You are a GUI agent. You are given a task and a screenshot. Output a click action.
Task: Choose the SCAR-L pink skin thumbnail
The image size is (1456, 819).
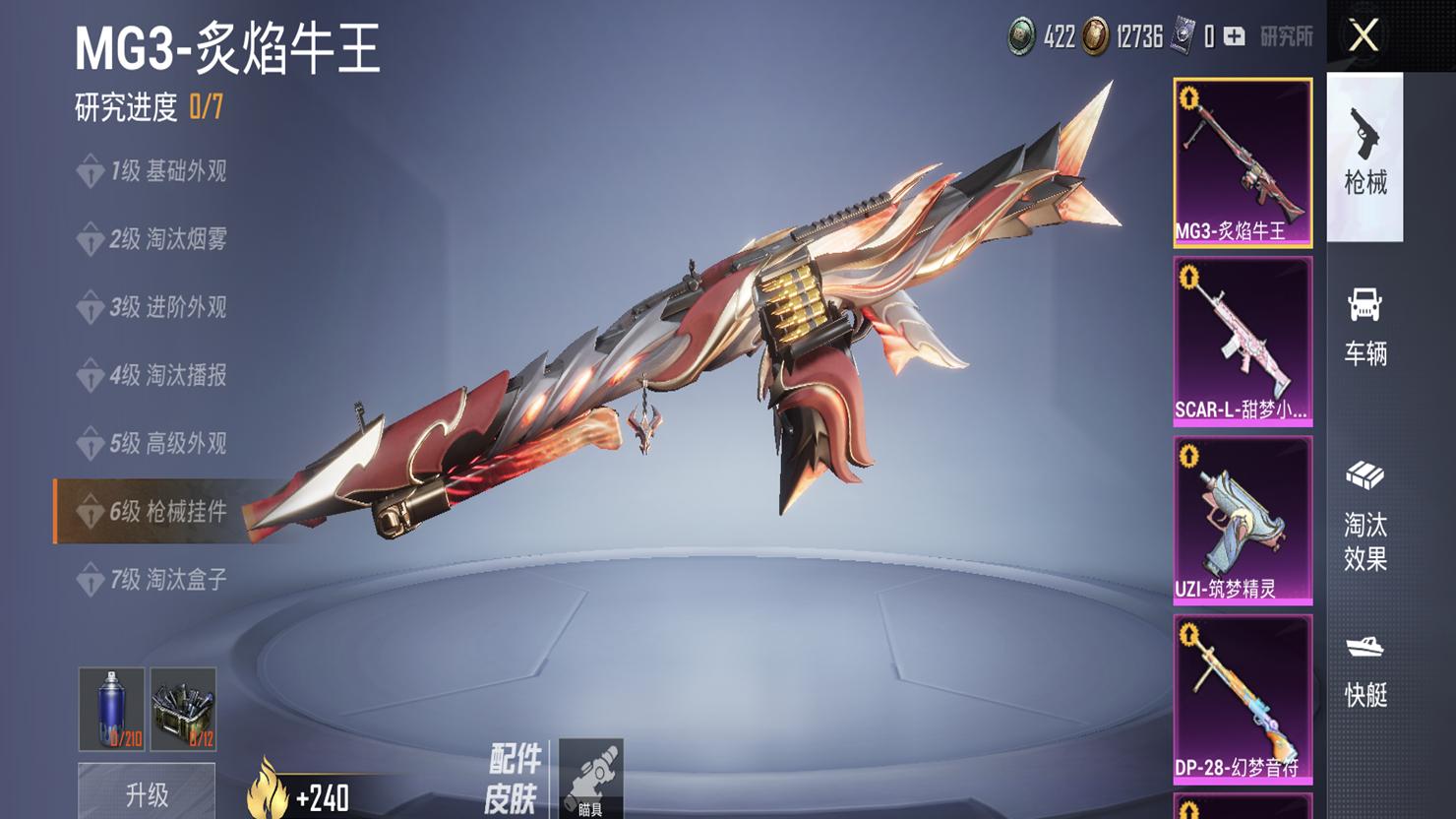click(1243, 342)
